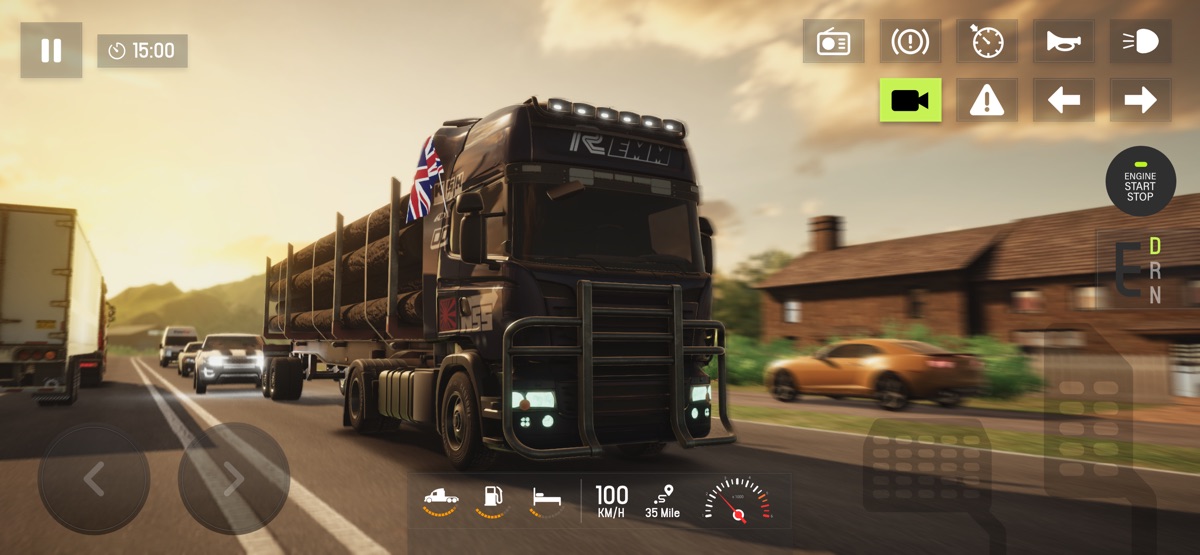
Task: Engage the parking brake
Action: [x=910, y=42]
